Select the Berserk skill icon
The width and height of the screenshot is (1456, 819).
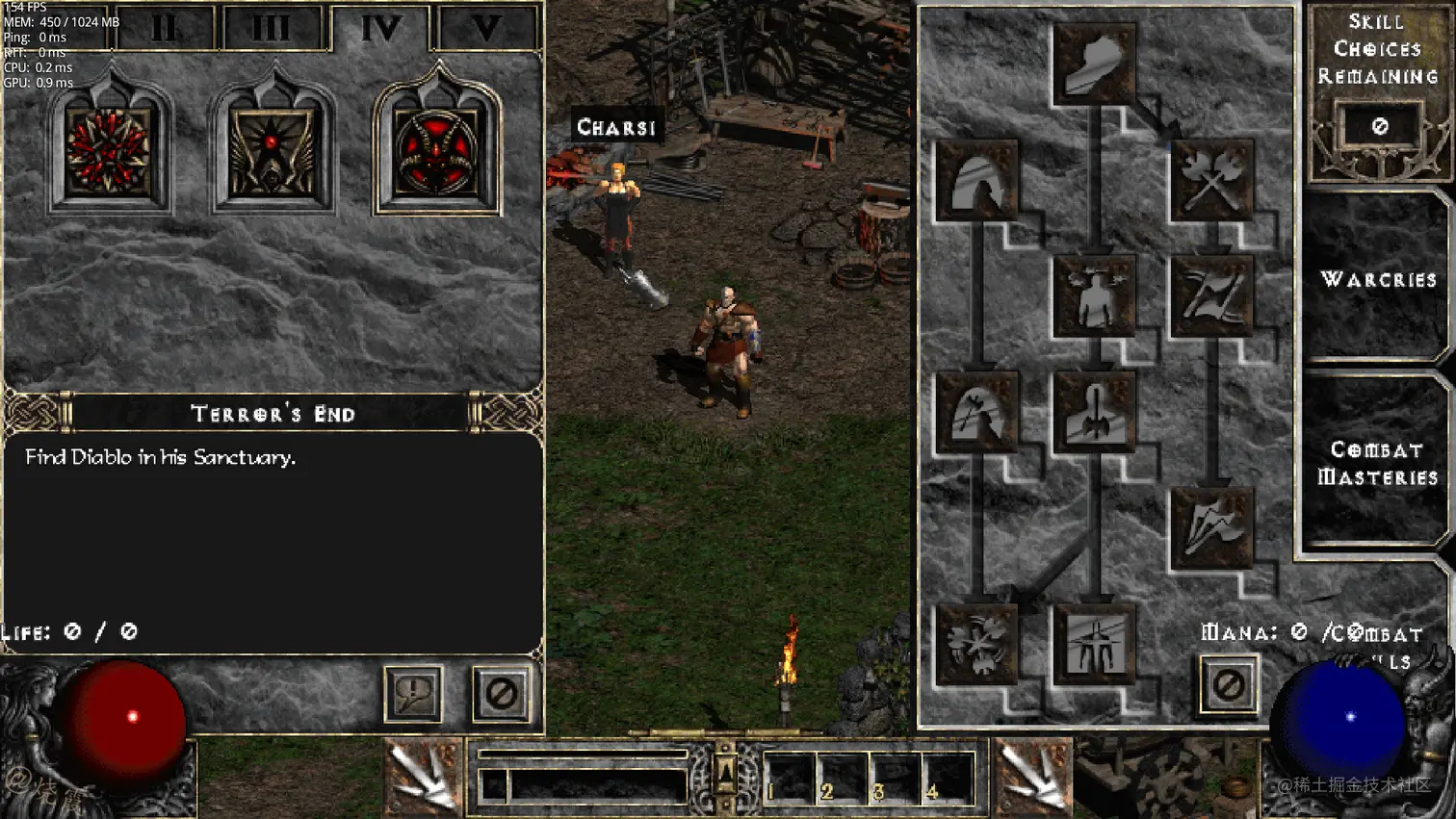(x=1094, y=644)
